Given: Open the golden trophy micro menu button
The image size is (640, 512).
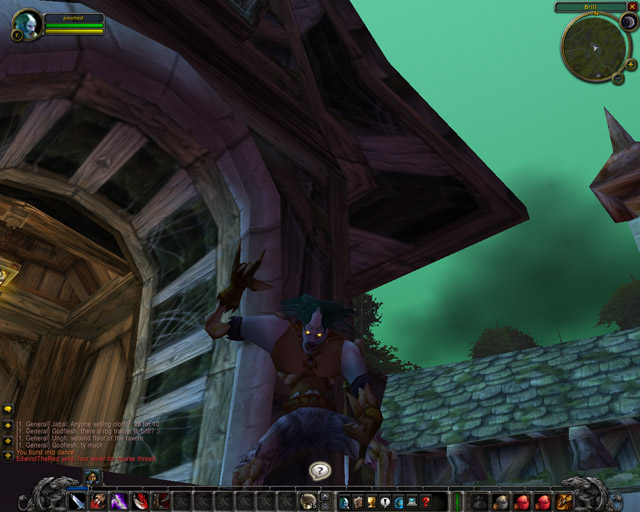Looking at the screenshot, I should tap(371, 501).
